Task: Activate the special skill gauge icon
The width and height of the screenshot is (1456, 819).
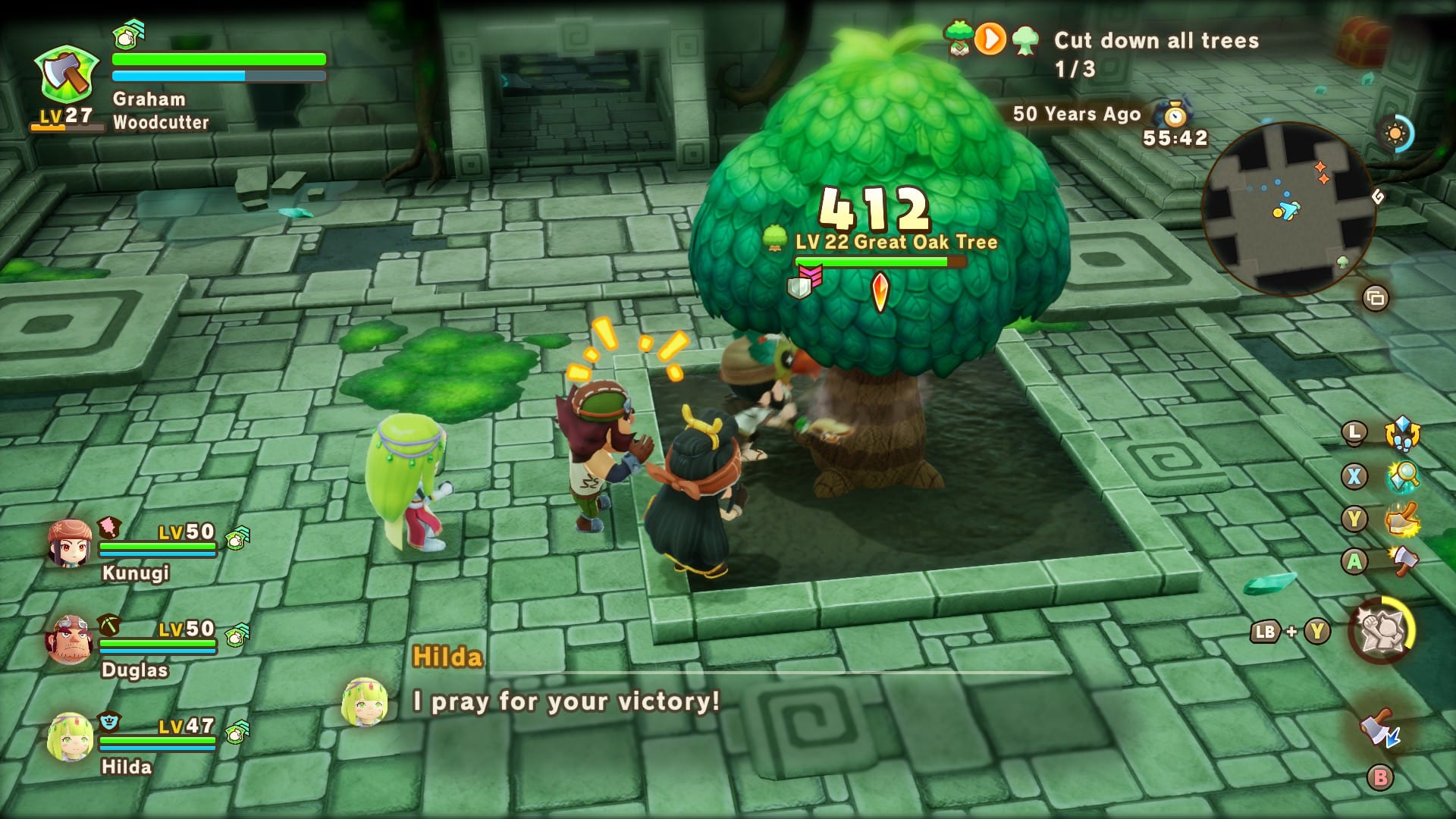Action: point(1381,631)
